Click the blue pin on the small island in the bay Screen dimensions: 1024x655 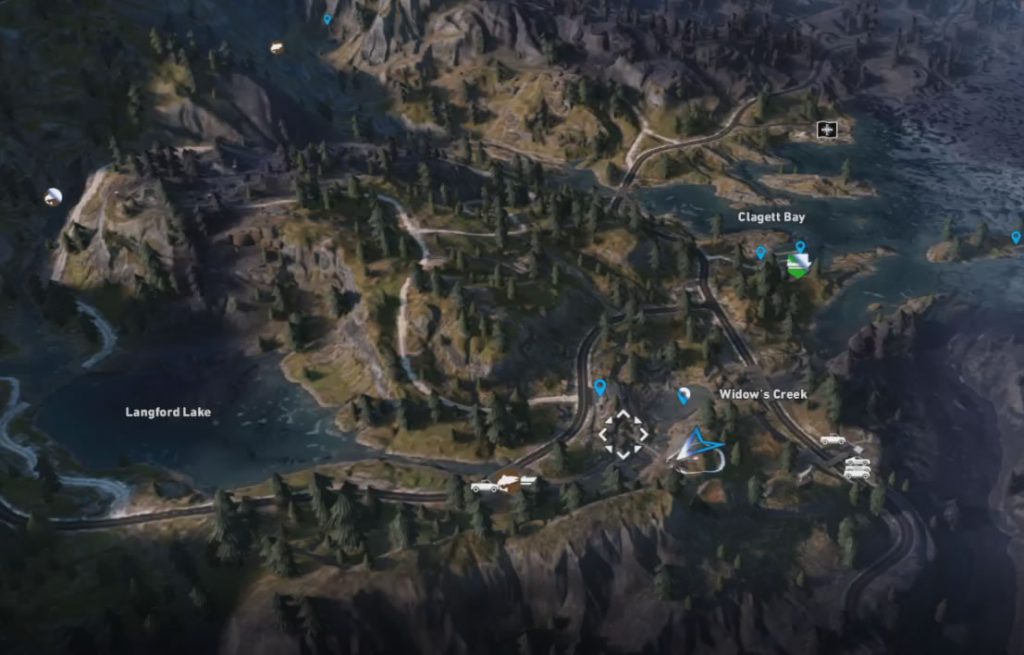[x=1016, y=237]
